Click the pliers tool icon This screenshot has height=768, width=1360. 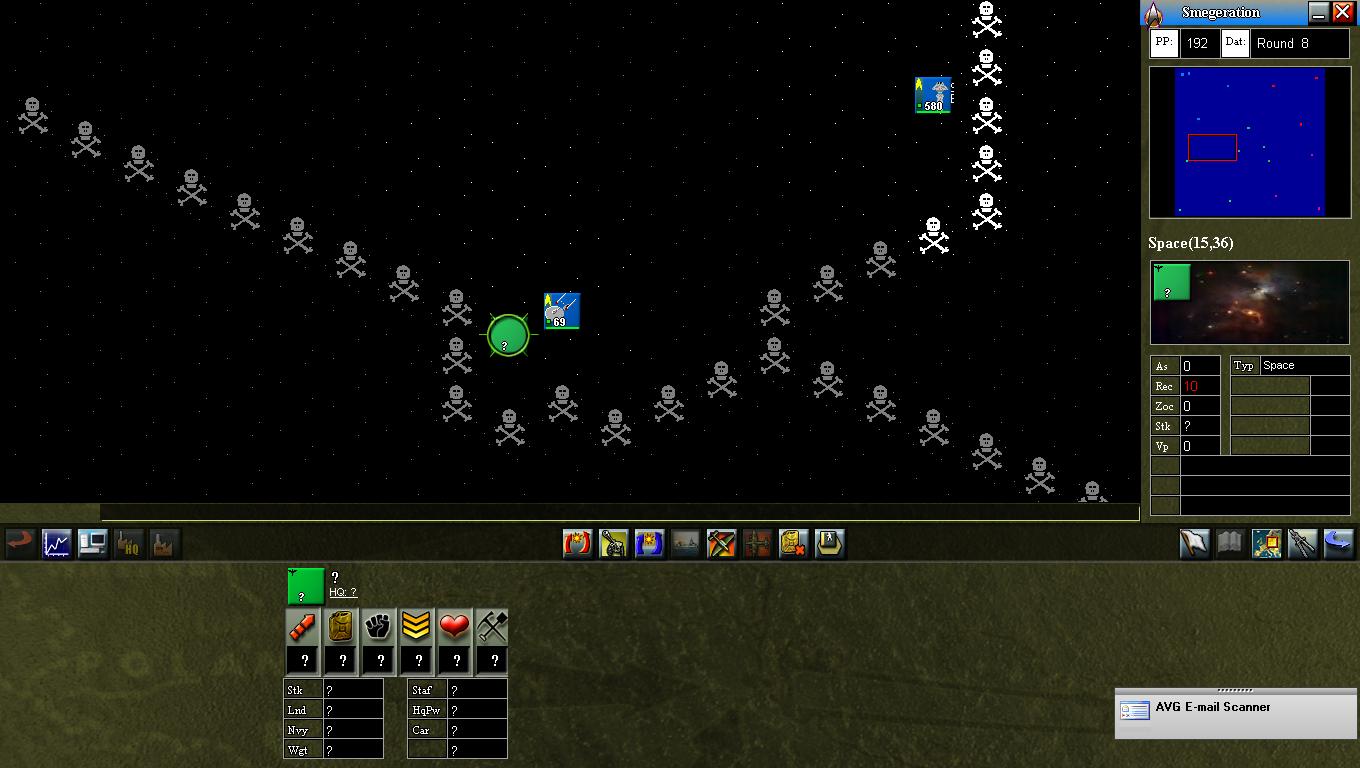(1302, 543)
